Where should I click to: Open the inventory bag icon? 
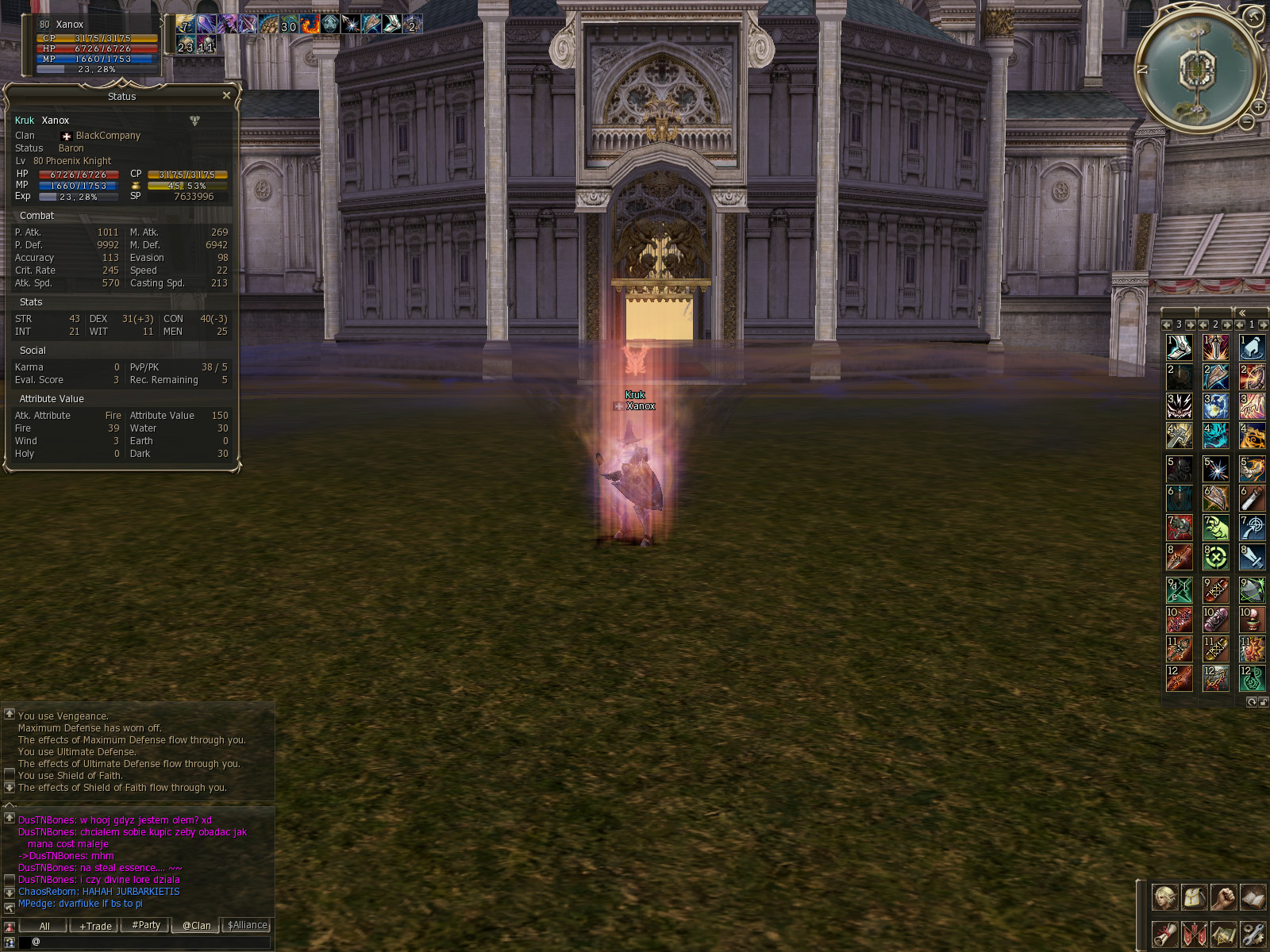pyautogui.click(x=1194, y=898)
